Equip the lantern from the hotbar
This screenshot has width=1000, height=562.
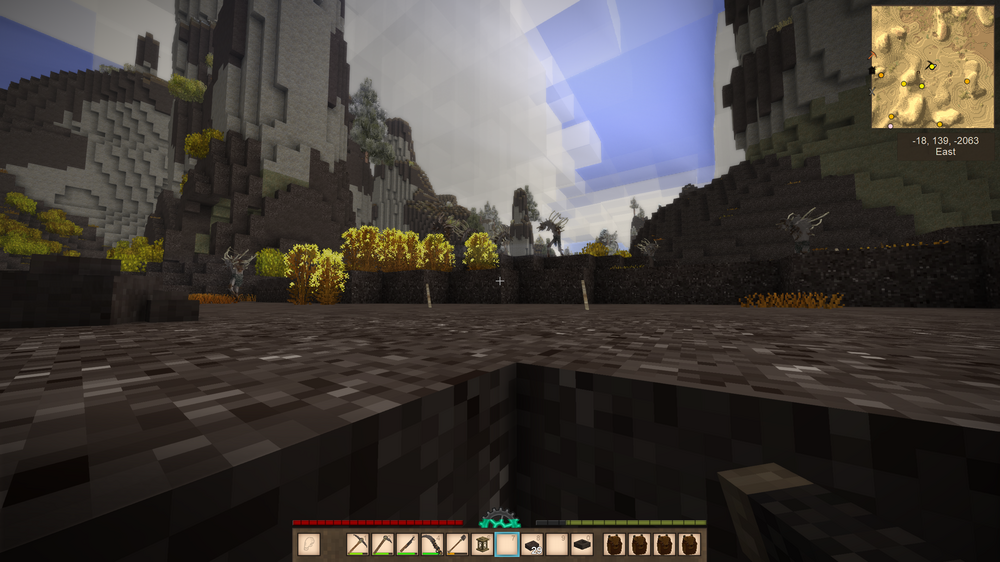click(x=483, y=545)
